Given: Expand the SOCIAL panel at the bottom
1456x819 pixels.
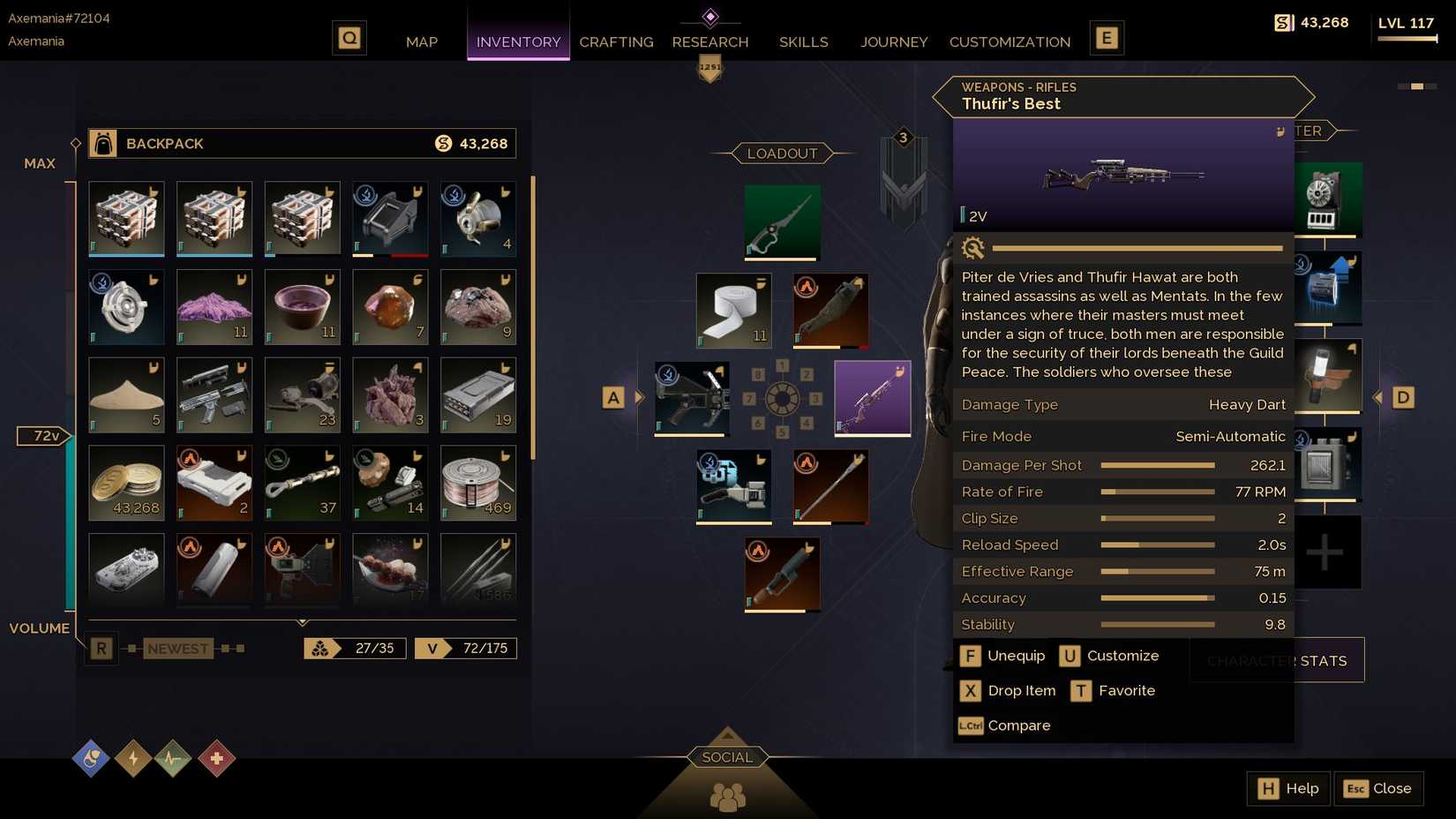Looking at the screenshot, I should [x=726, y=756].
